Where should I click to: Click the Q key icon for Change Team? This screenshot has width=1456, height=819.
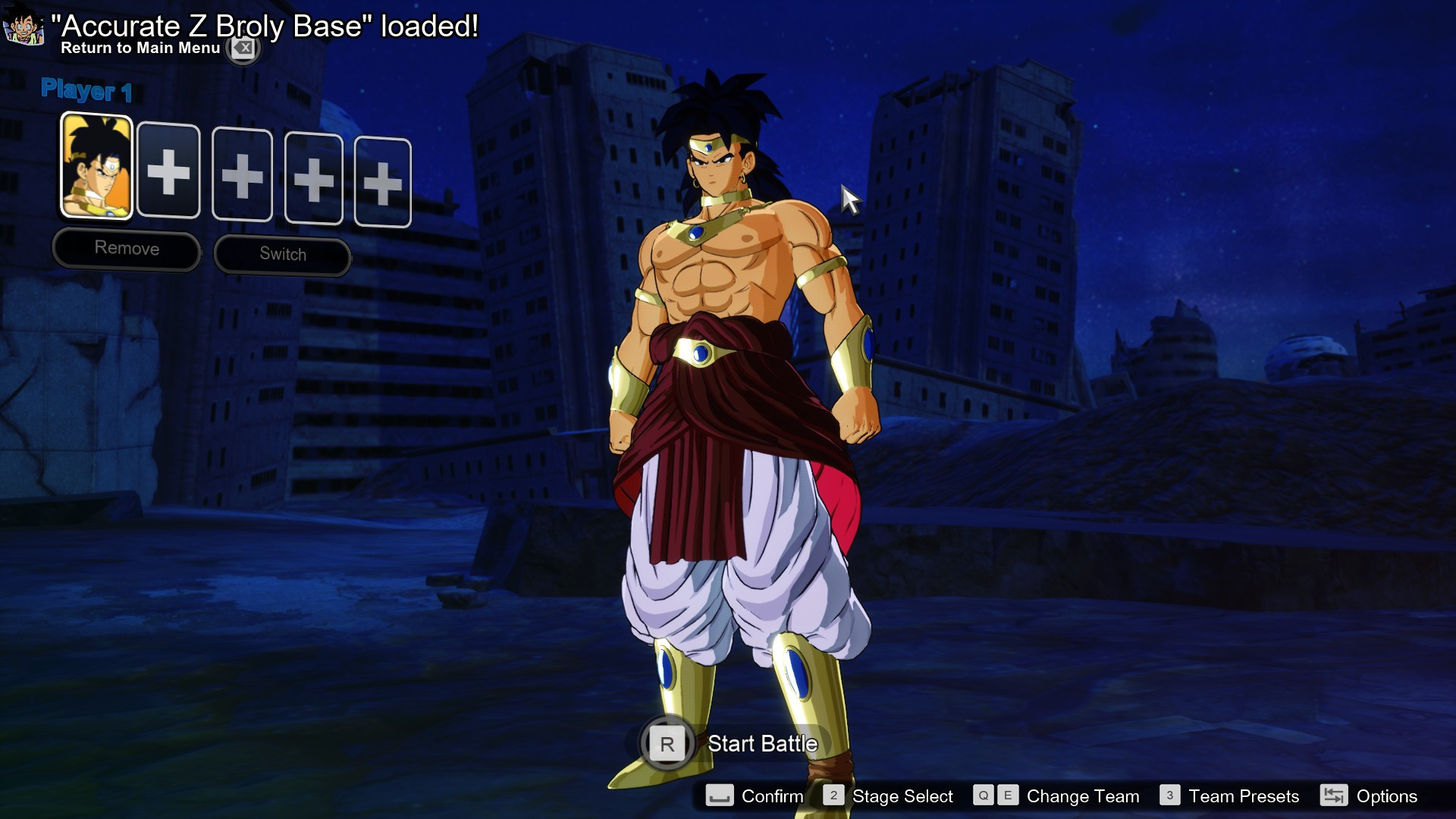984,796
